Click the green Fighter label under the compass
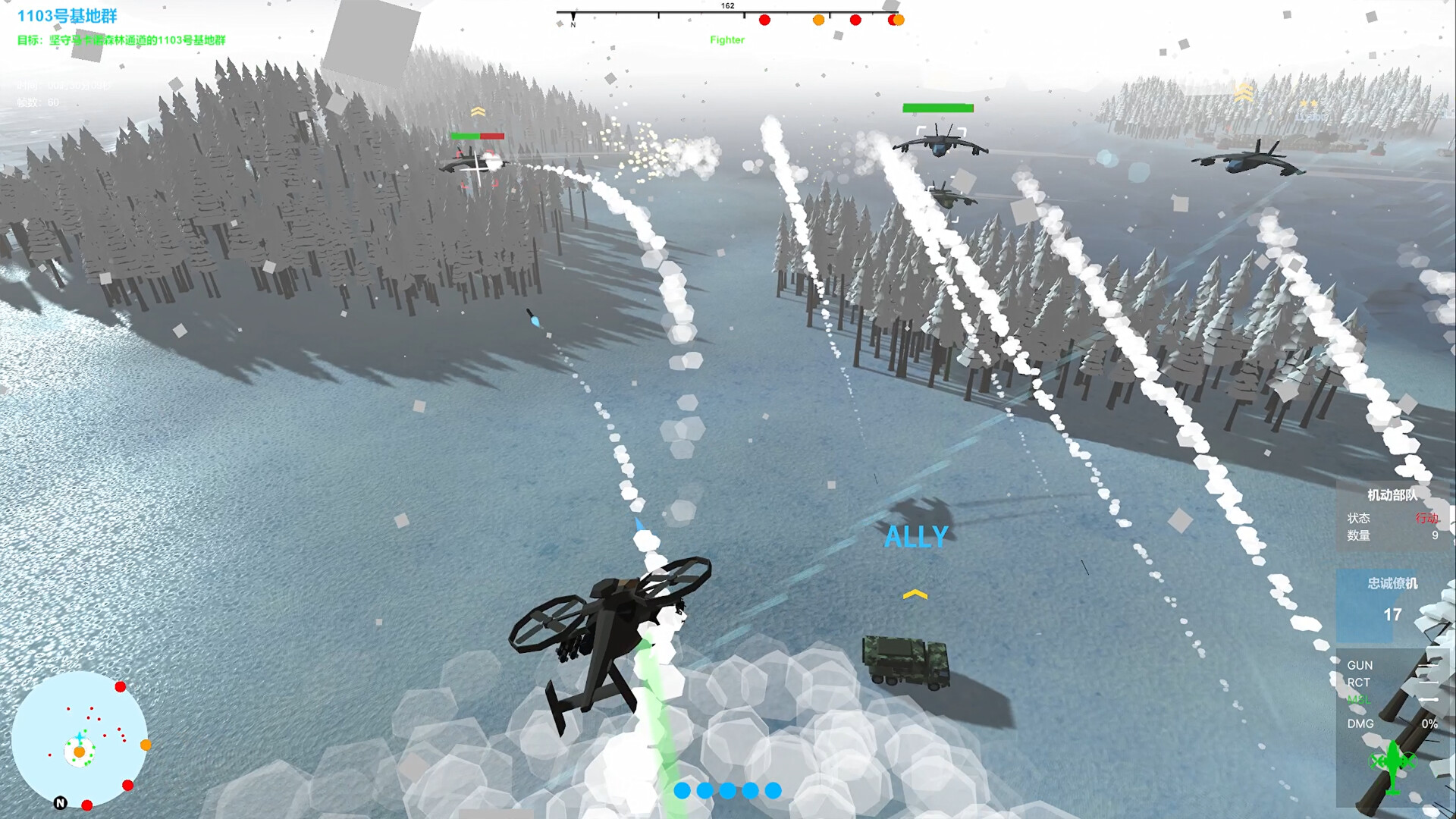 pyautogui.click(x=726, y=40)
